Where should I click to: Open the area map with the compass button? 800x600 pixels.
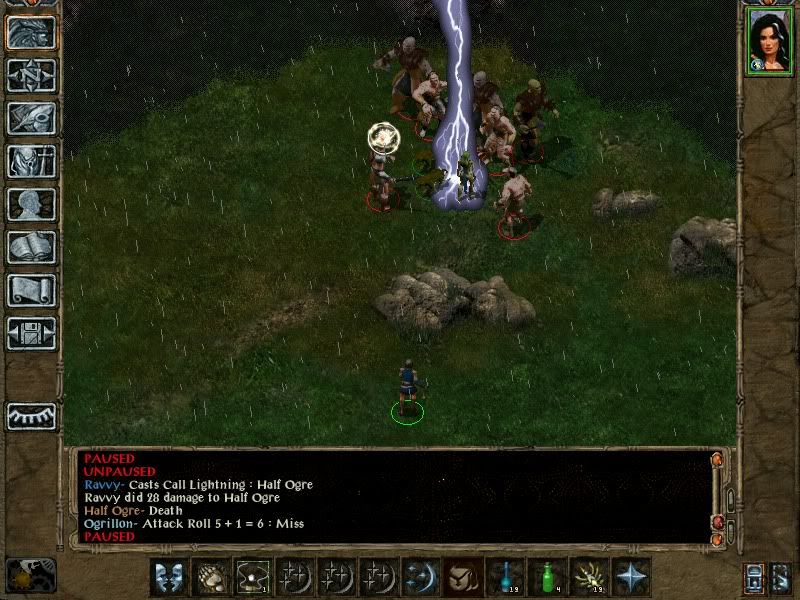tap(30, 75)
